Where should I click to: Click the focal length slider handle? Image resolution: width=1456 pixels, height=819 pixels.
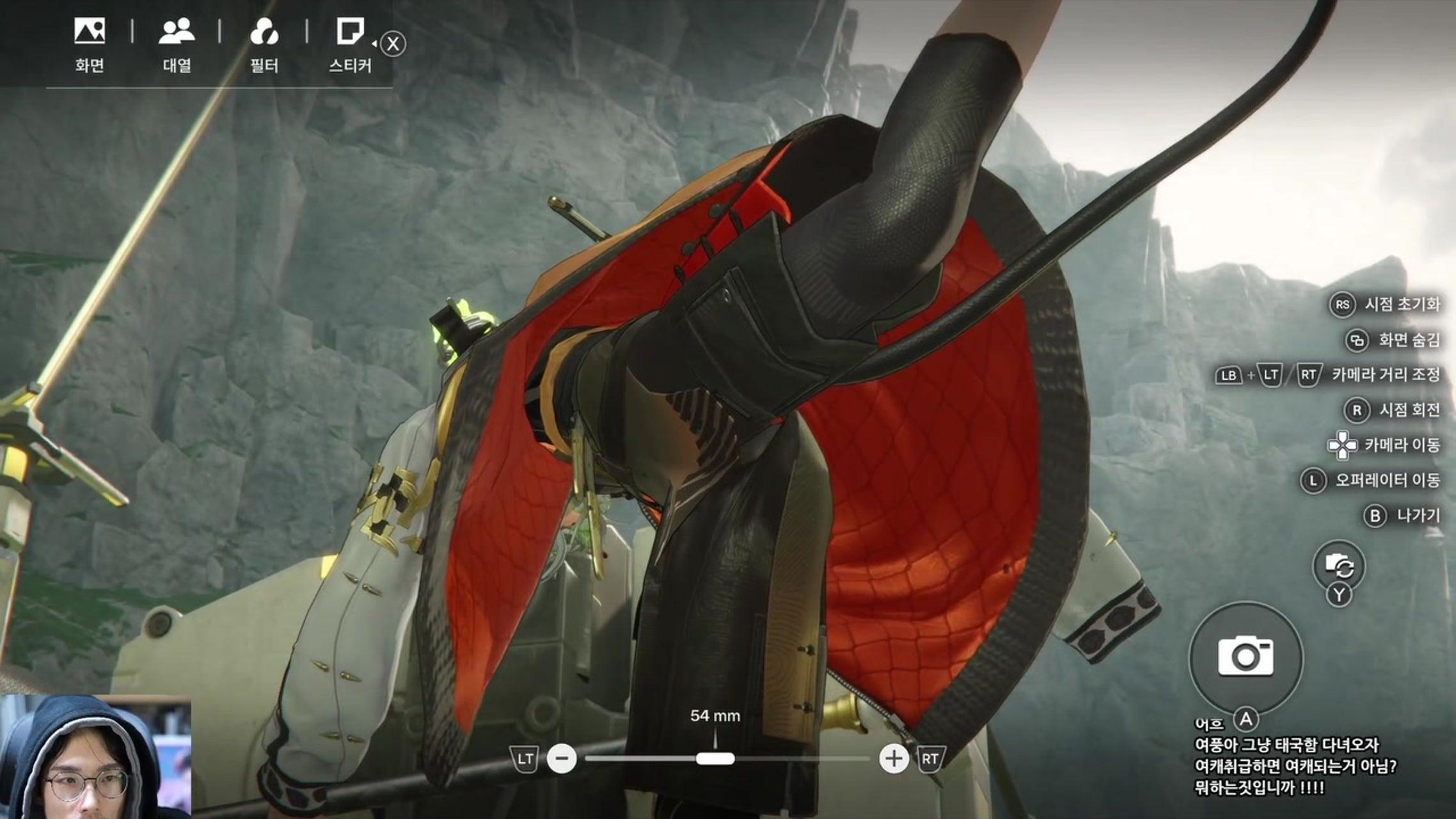point(715,759)
